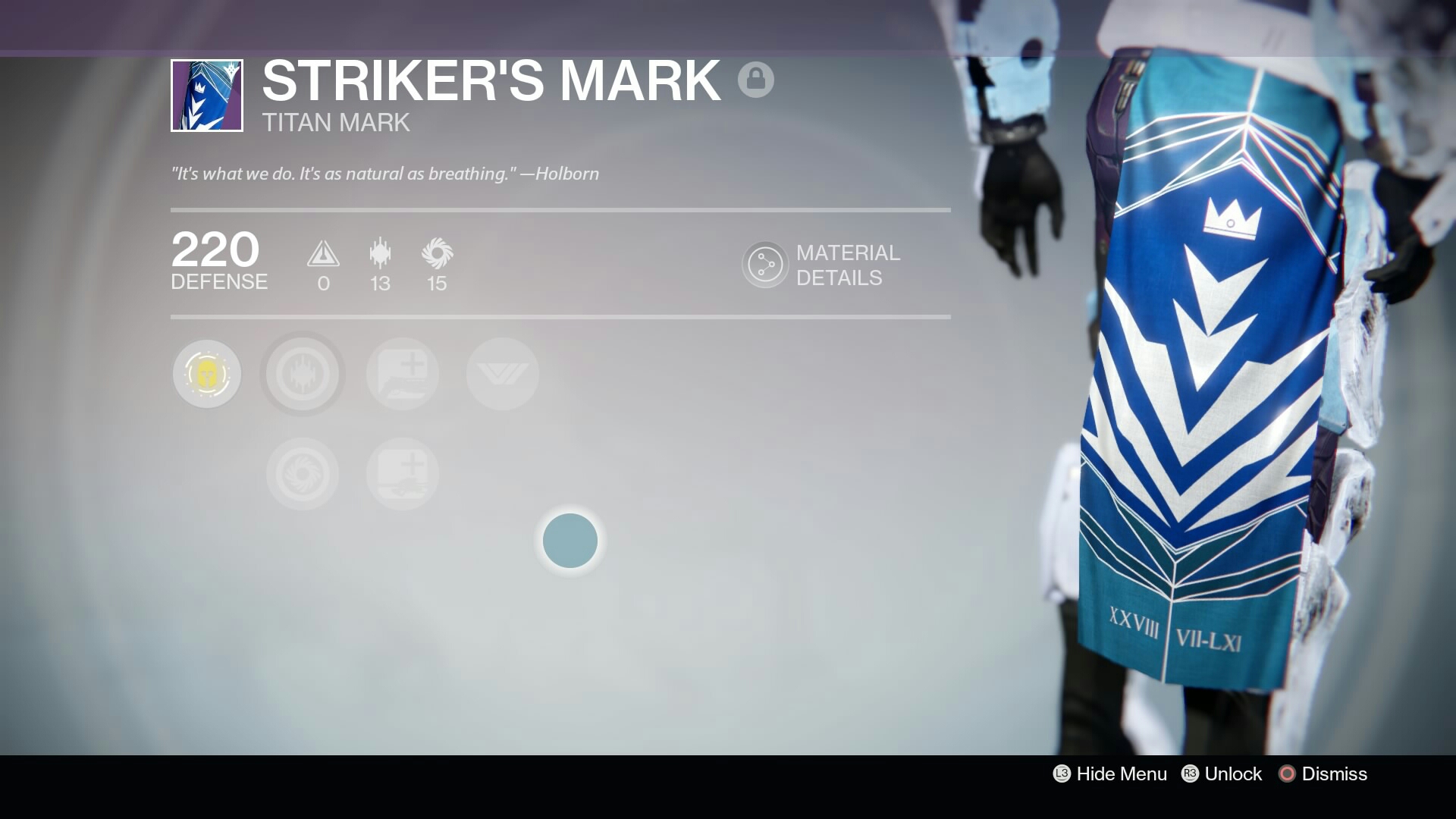Activate the glowing yellow helmet perk
This screenshot has width=1456, height=819.
[x=206, y=374]
